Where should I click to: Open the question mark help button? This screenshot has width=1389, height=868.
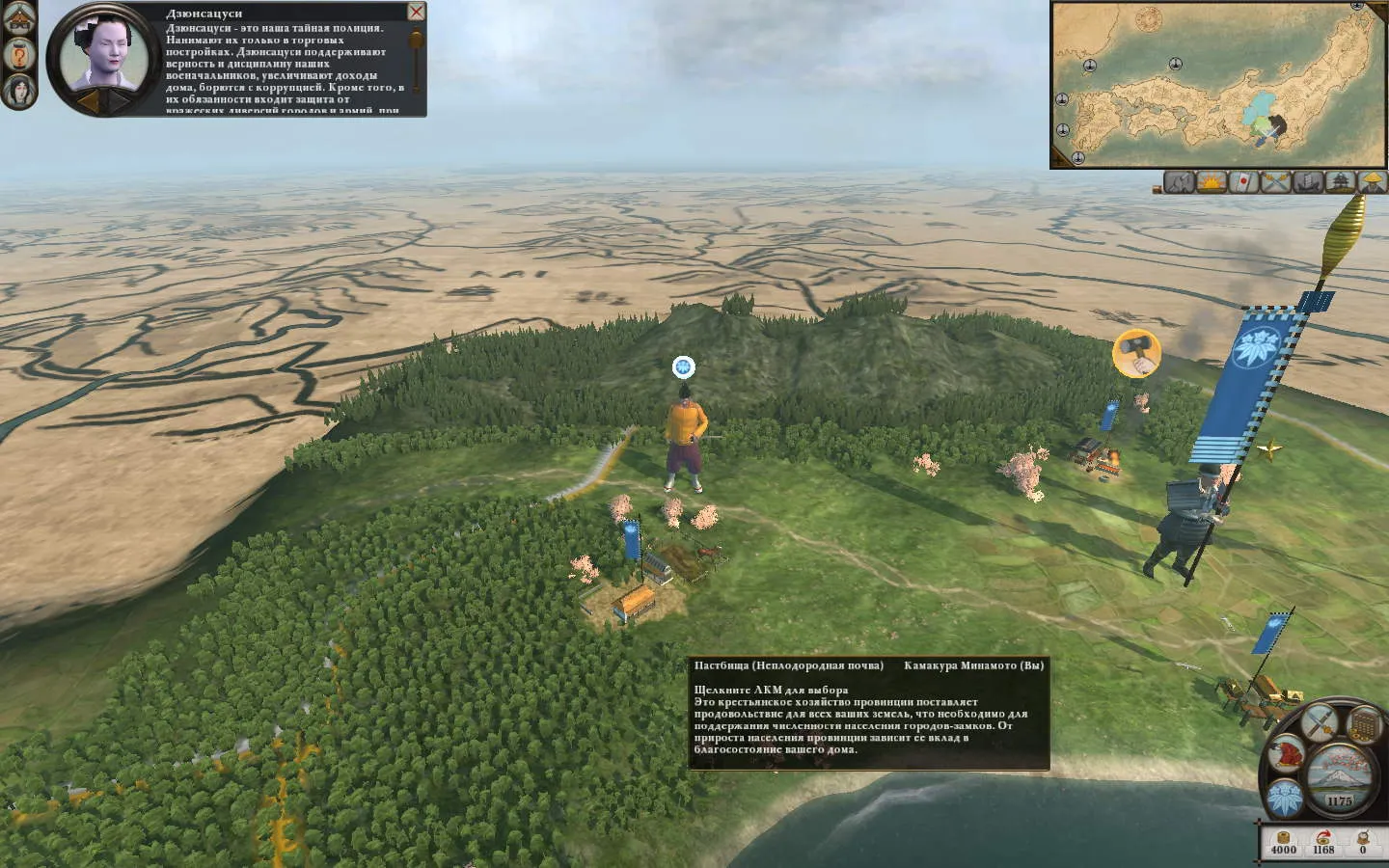[19, 54]
